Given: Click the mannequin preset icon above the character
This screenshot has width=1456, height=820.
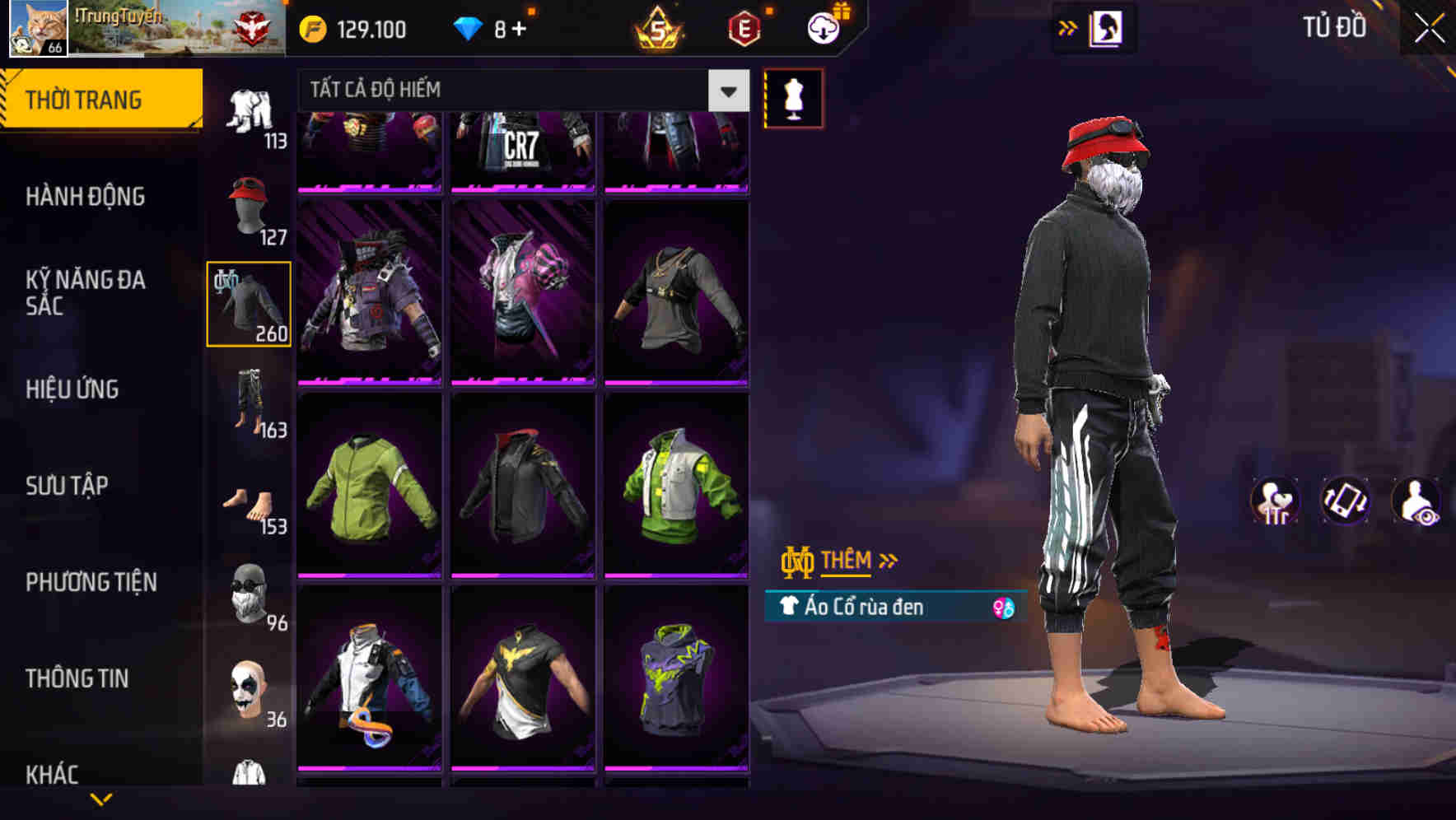Looking at the screenshot, I should 793,97.
